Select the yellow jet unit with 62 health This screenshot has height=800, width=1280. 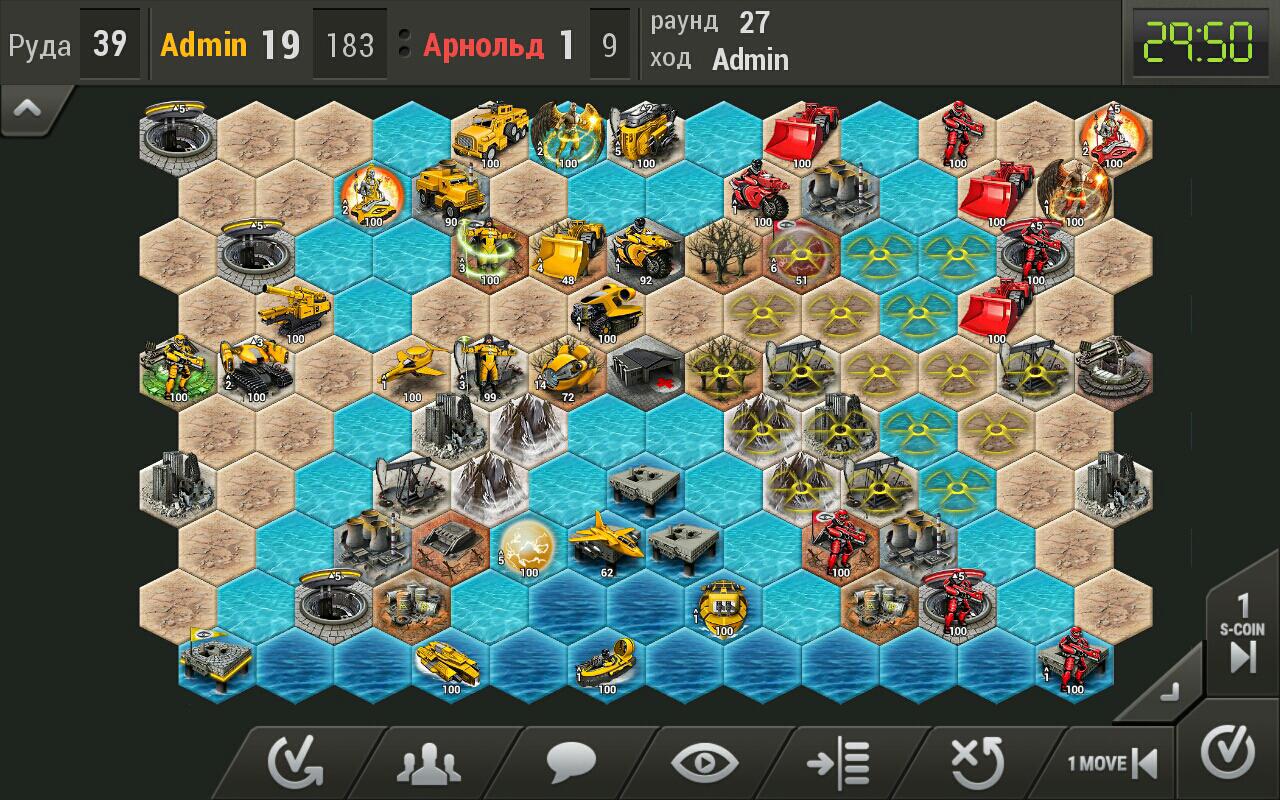604,539
